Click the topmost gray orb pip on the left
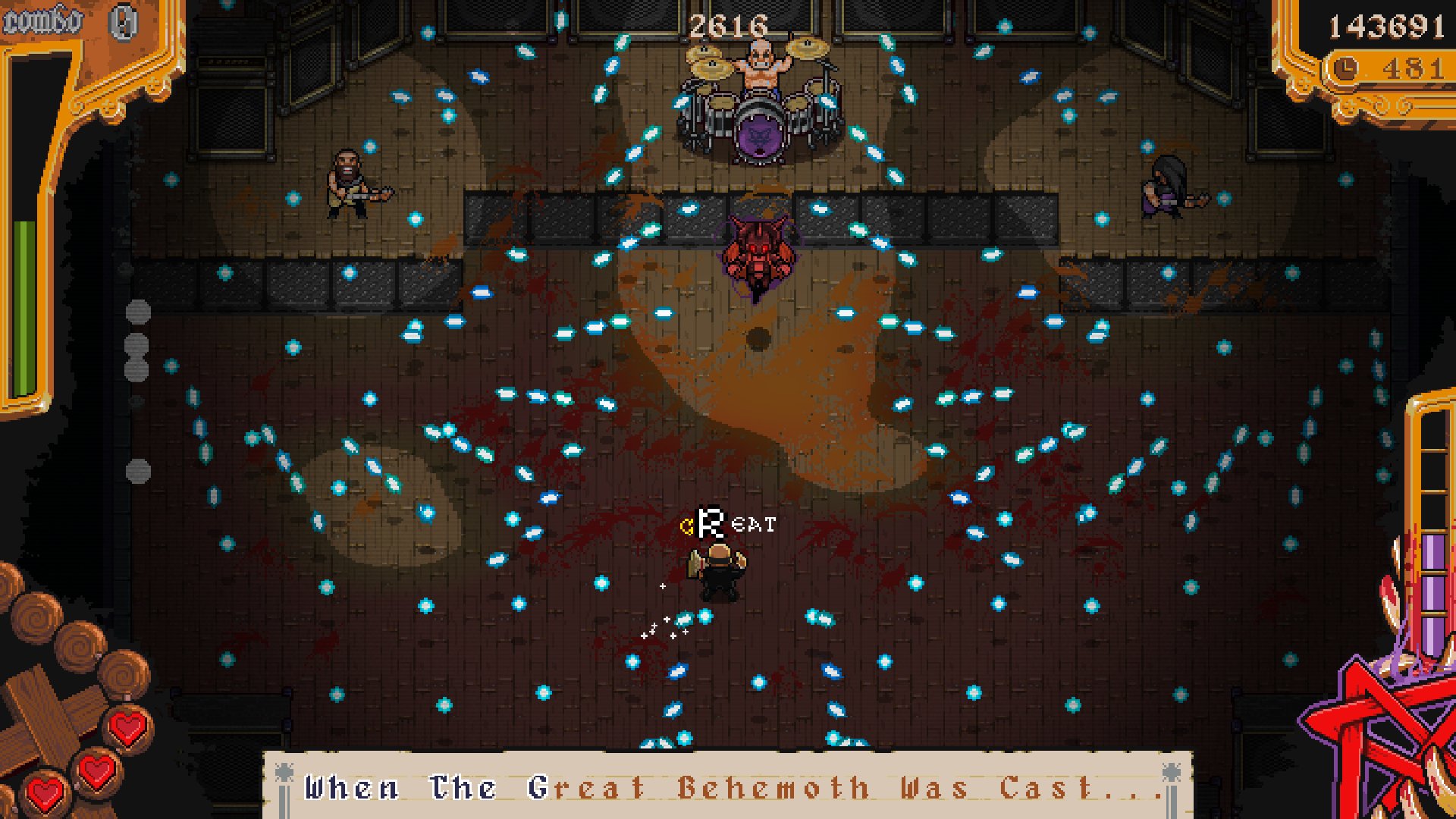The width and height of the screenshot is (1456, 819). 137,309
